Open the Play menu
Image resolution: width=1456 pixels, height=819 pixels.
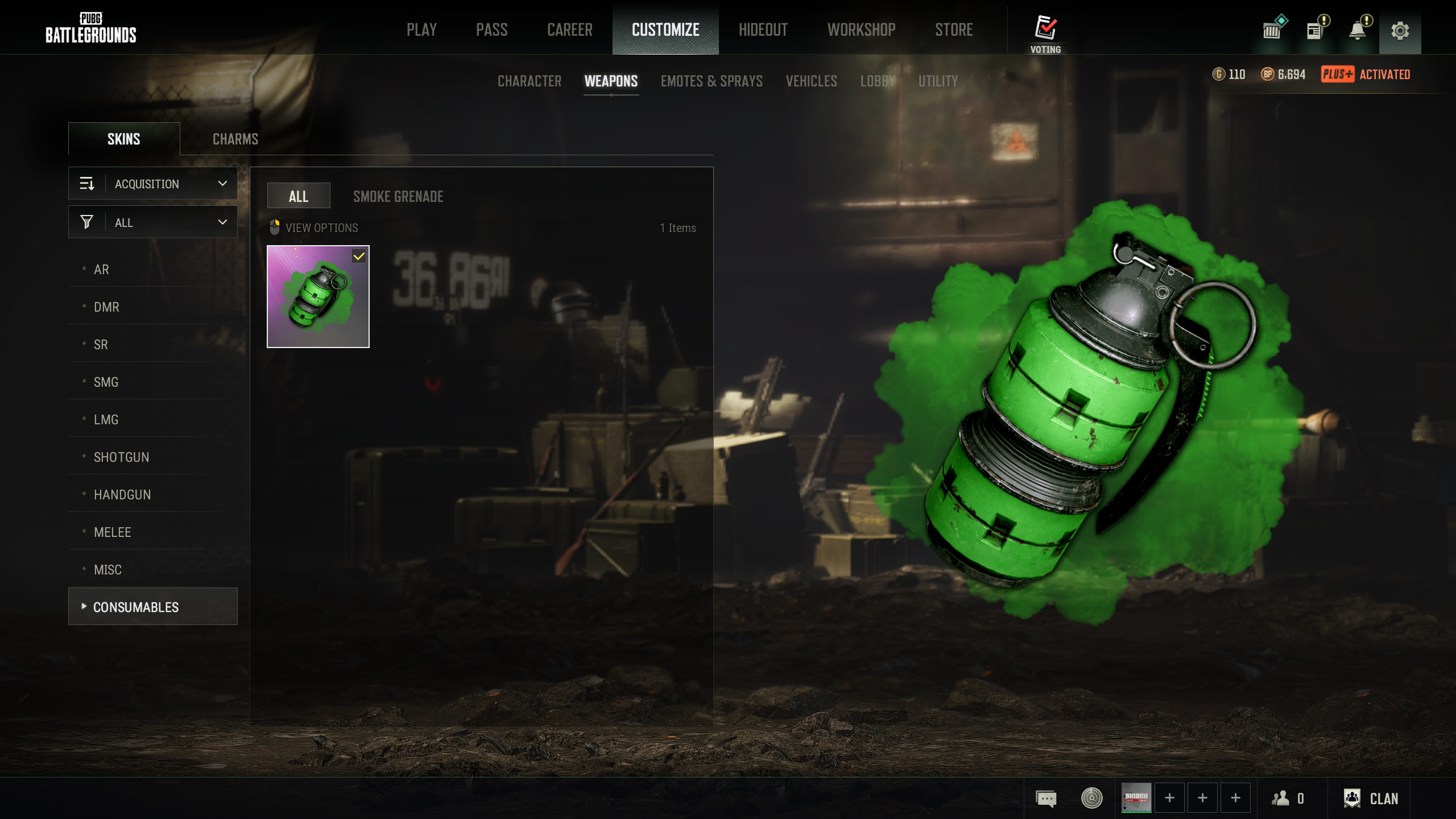(x=421, y=30)
